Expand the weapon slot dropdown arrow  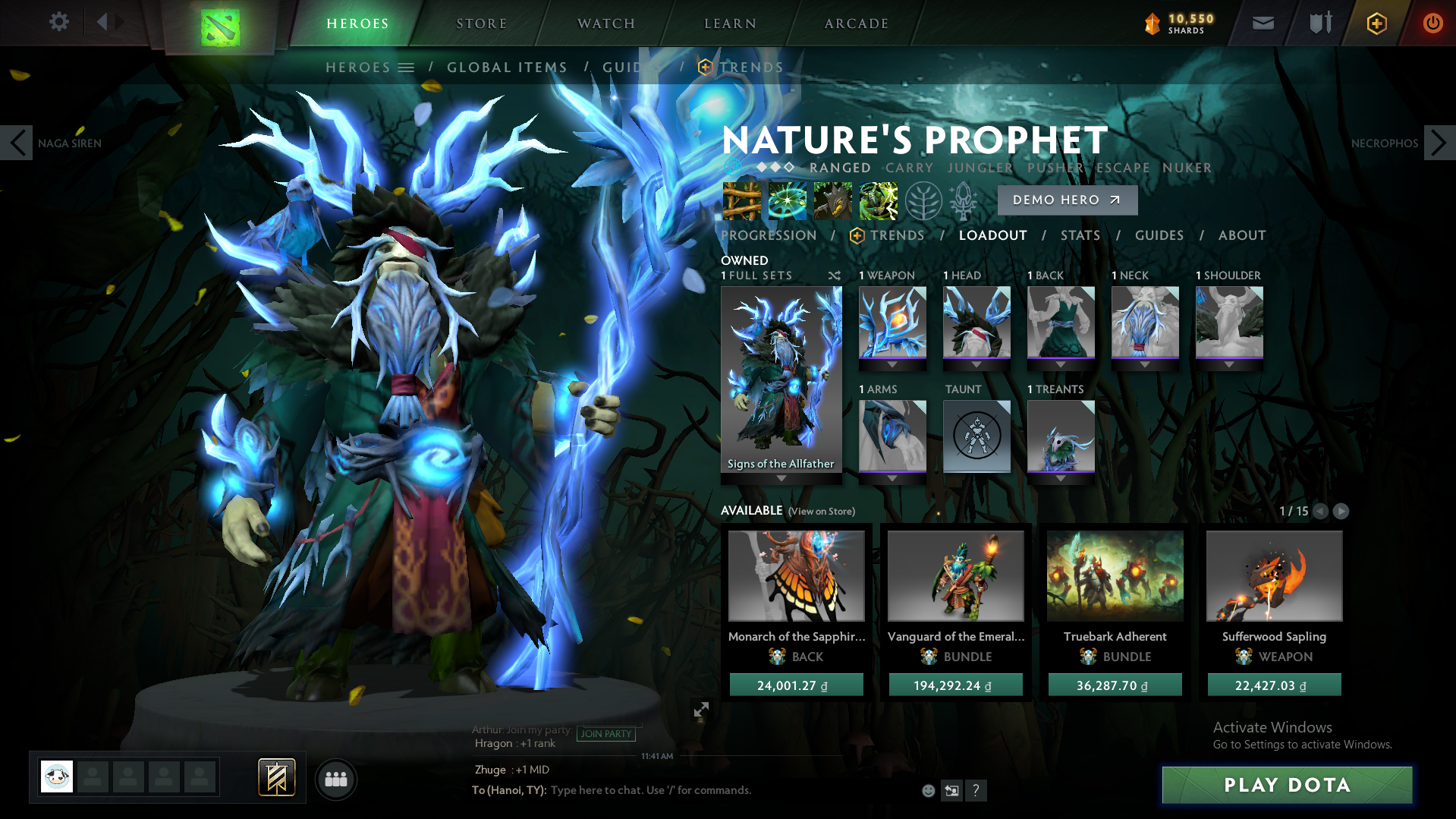click(x=892, y=364)
